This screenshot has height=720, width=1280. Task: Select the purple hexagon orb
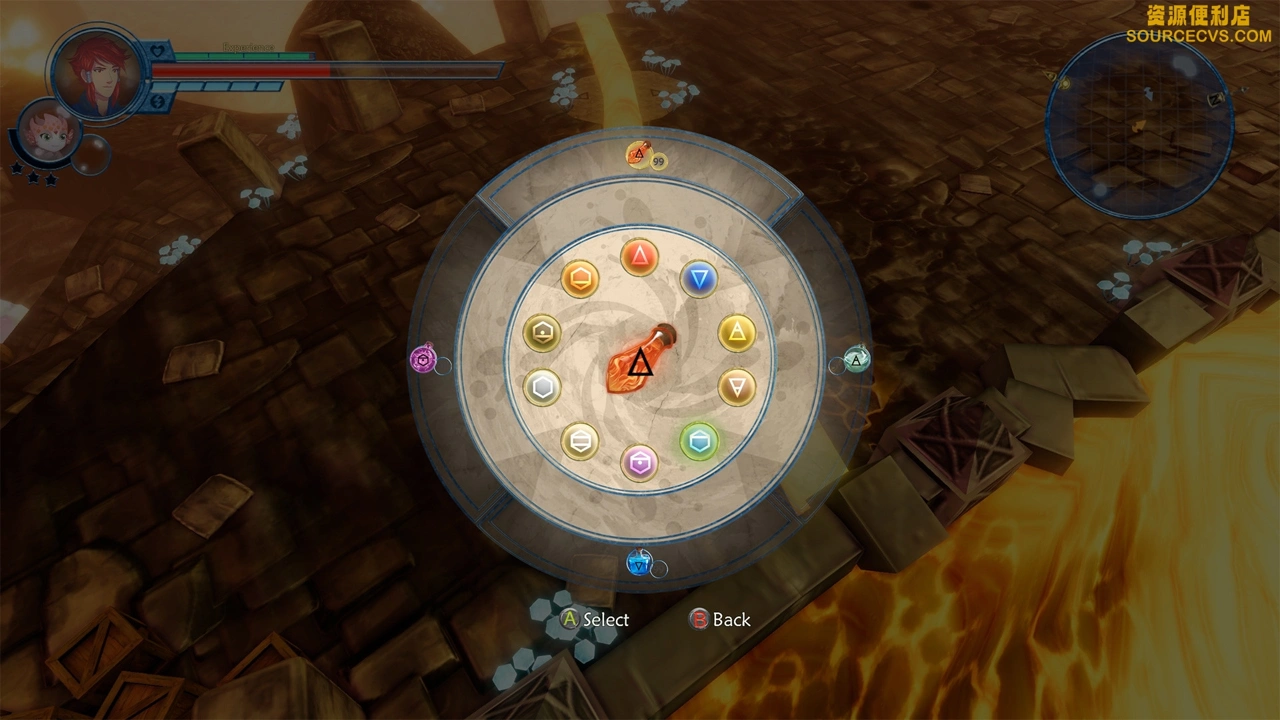(x=640, y=462)
